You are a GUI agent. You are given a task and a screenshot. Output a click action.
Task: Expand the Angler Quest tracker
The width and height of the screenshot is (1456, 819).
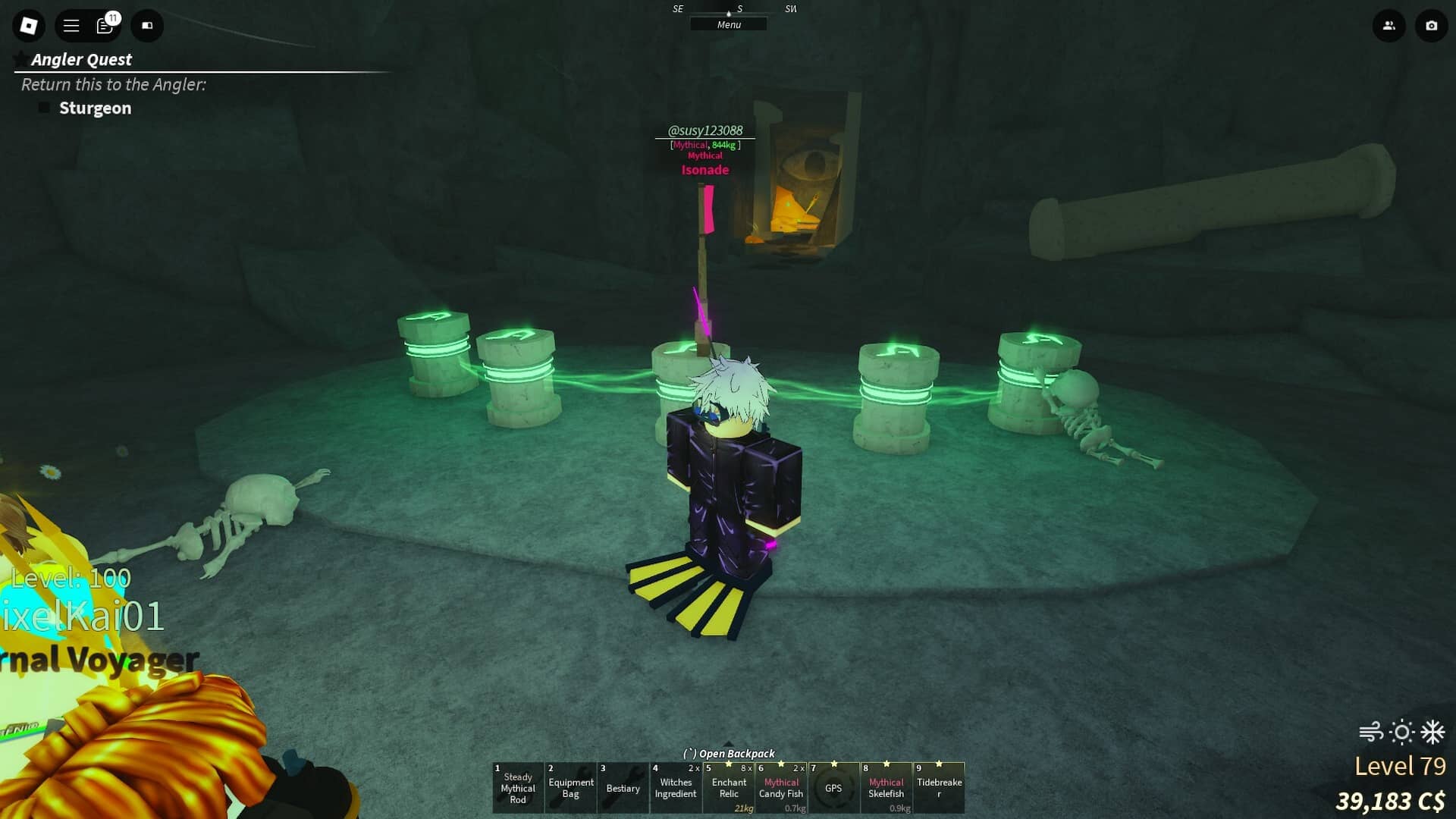[x=80, y=59]
